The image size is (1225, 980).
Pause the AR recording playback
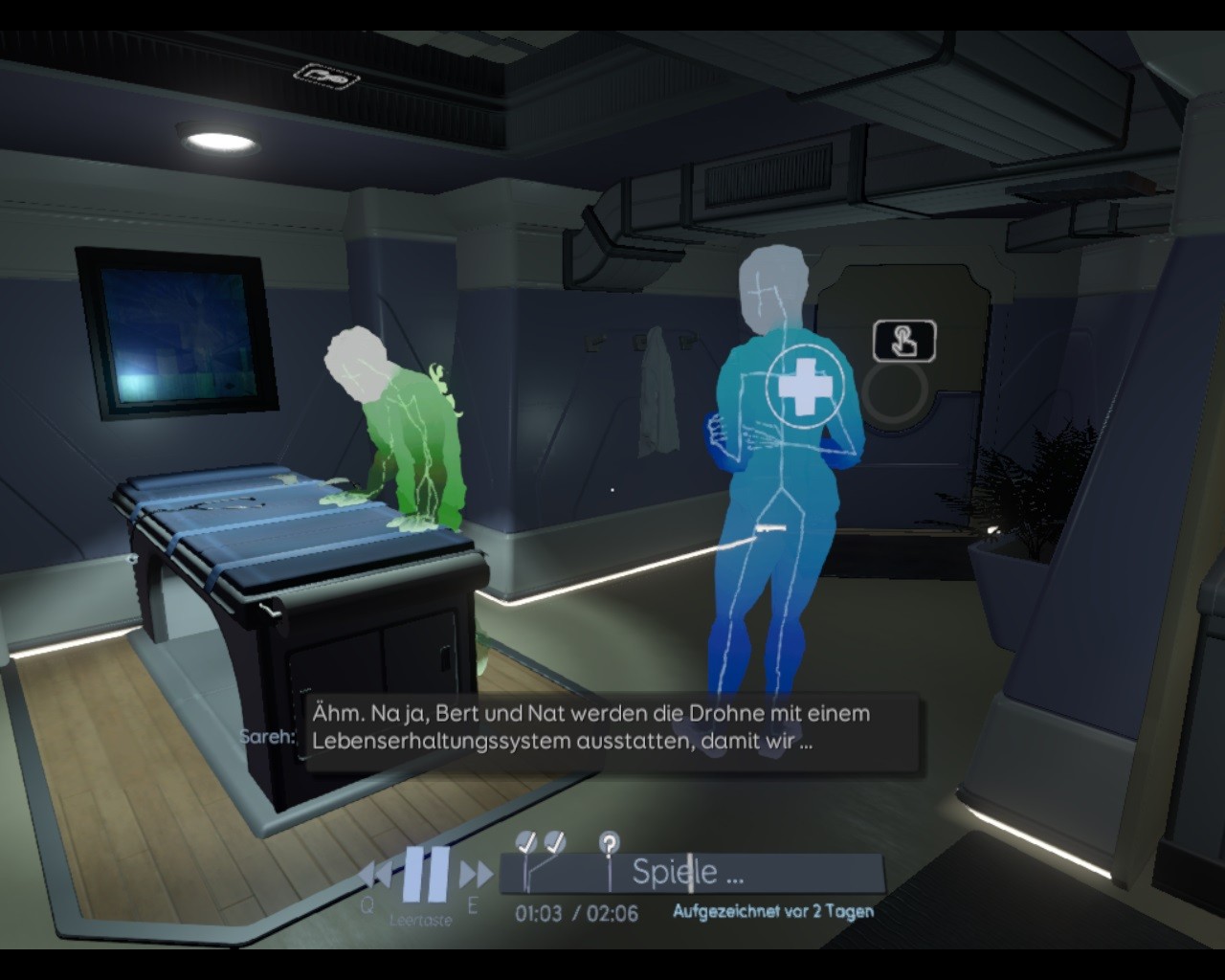point(426,873)
